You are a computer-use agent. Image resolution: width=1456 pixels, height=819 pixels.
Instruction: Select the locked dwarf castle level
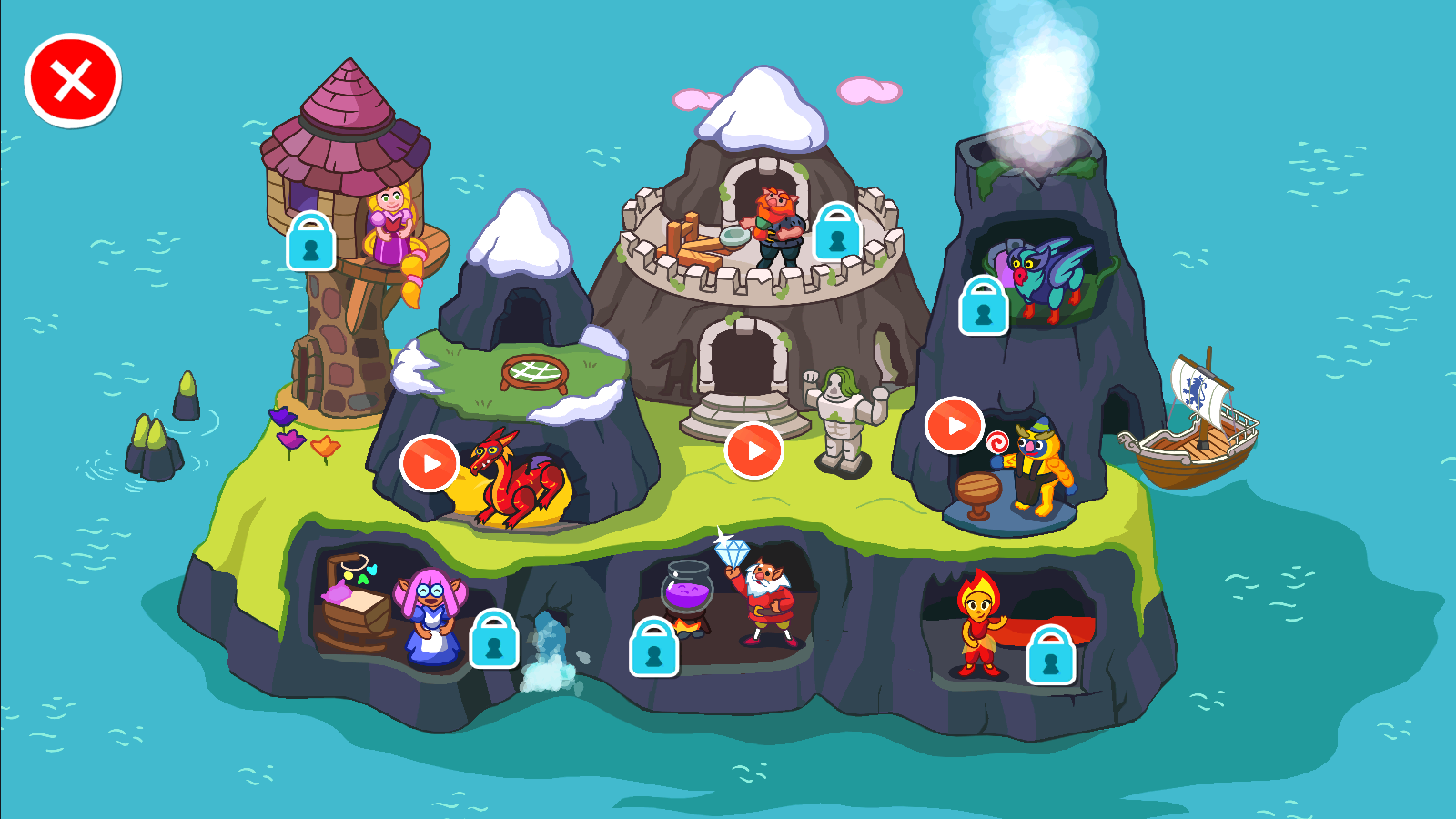tap(837, 232)
